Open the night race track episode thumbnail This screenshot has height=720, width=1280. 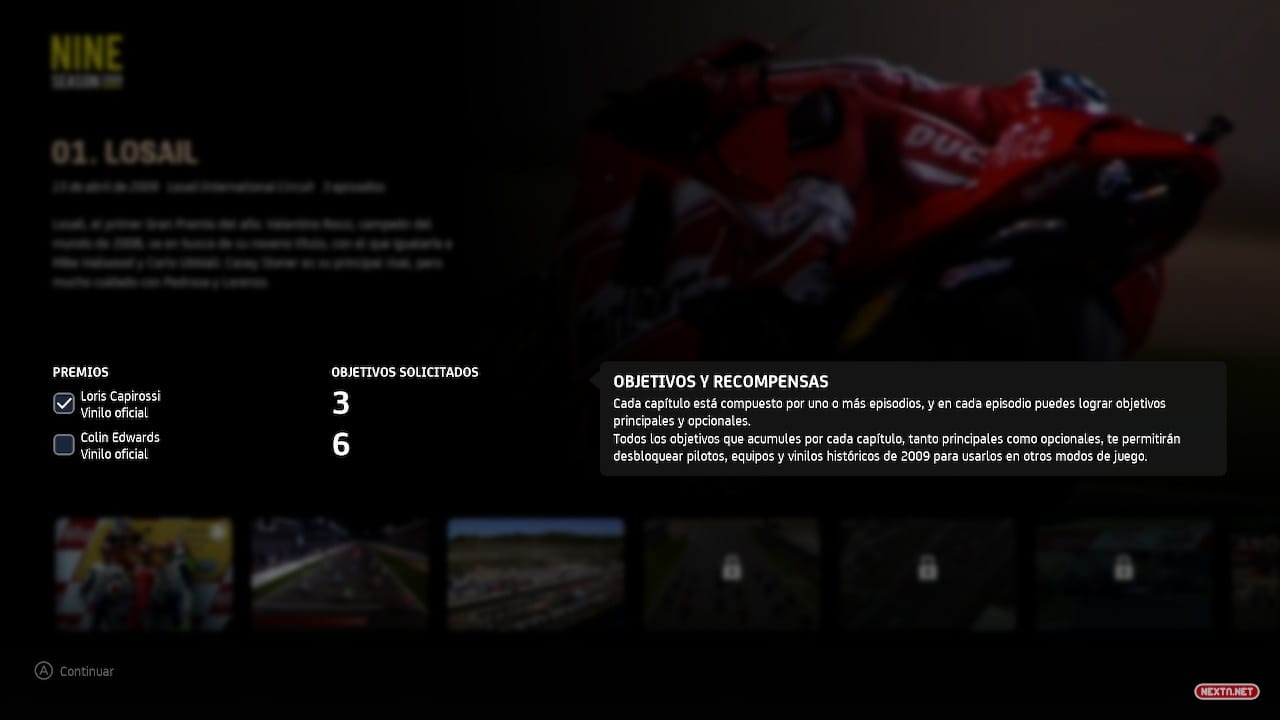coord(340,574)
